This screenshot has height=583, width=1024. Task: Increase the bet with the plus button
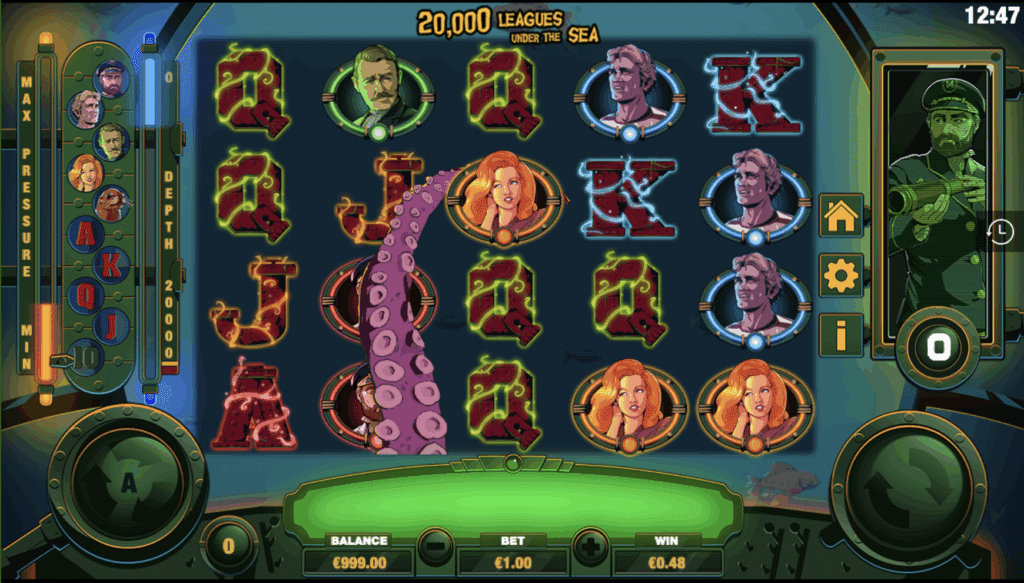click(x=590, y=548)
